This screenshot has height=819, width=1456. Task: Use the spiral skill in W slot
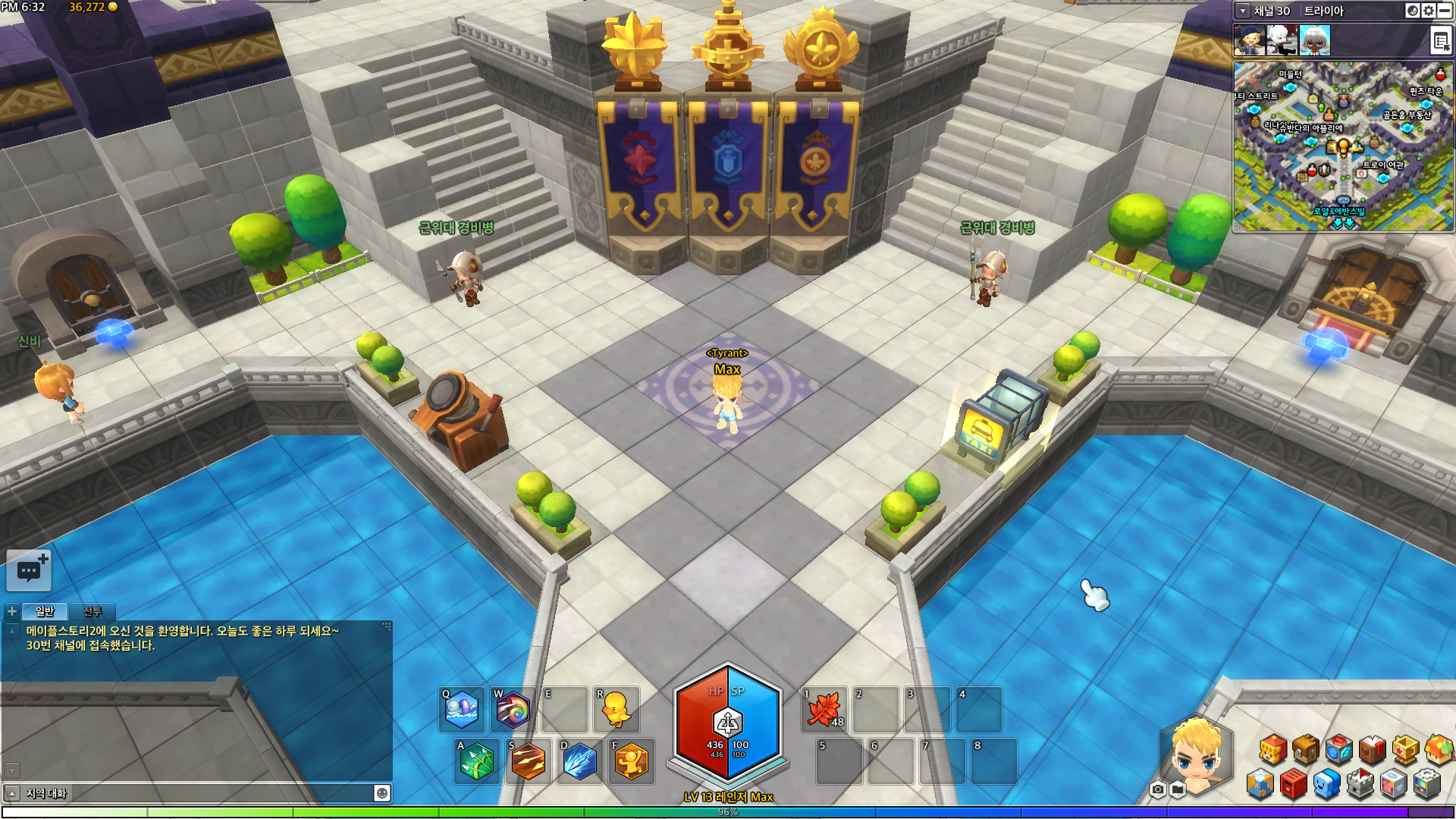coord(513,711)
